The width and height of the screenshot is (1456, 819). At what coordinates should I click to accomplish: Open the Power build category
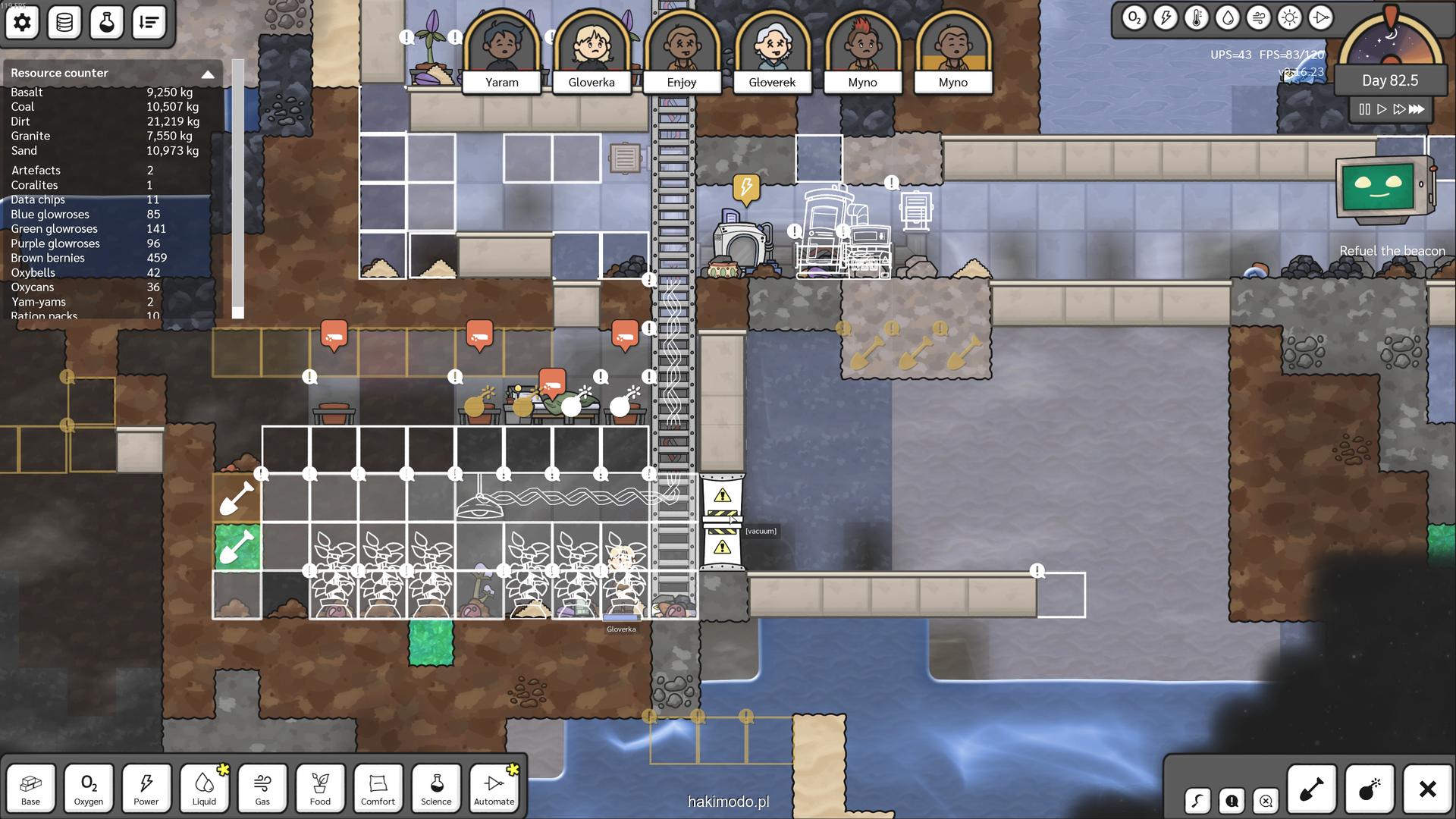(146, 788)
